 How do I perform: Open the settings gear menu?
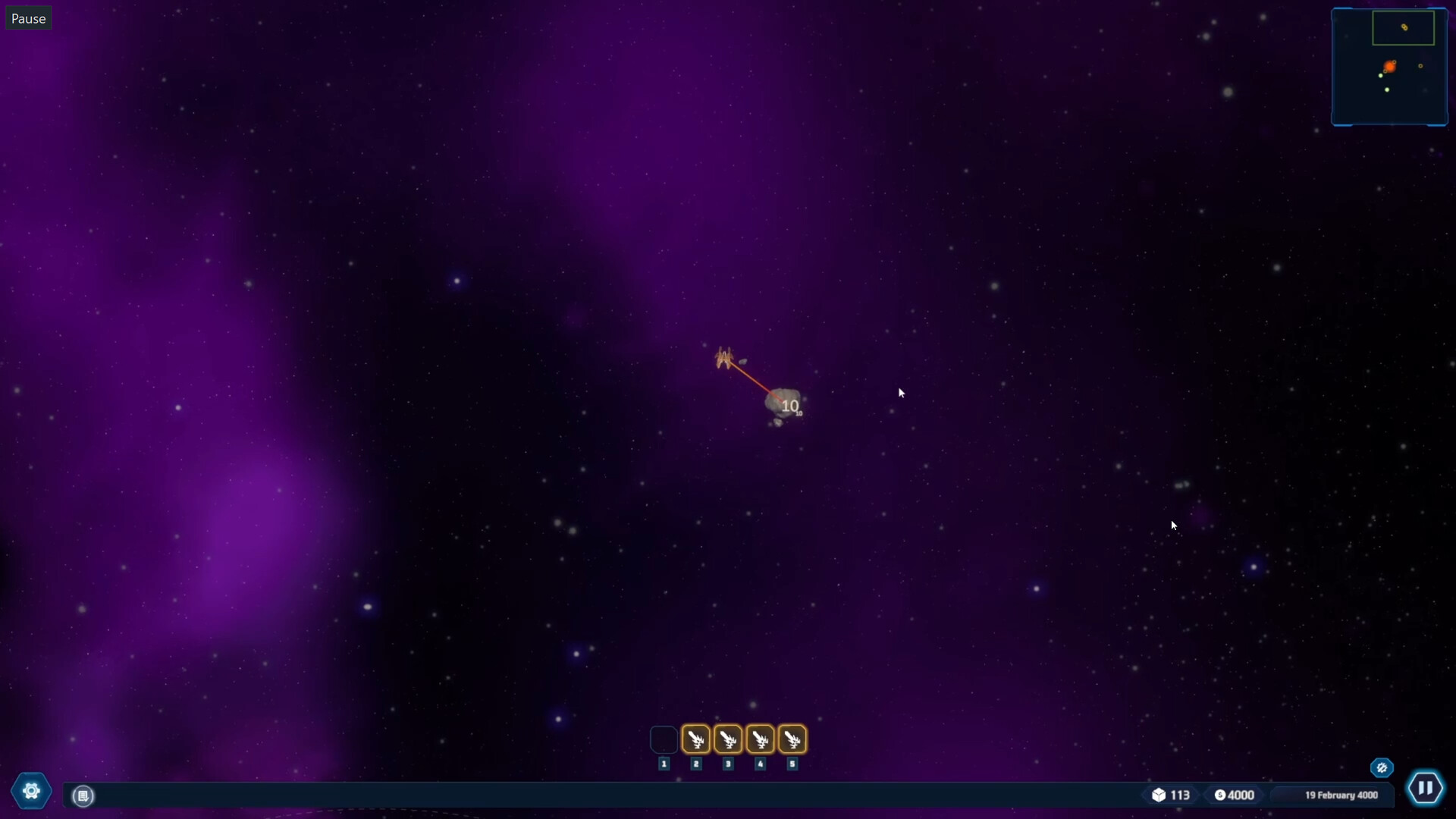(x=30, y=790)
